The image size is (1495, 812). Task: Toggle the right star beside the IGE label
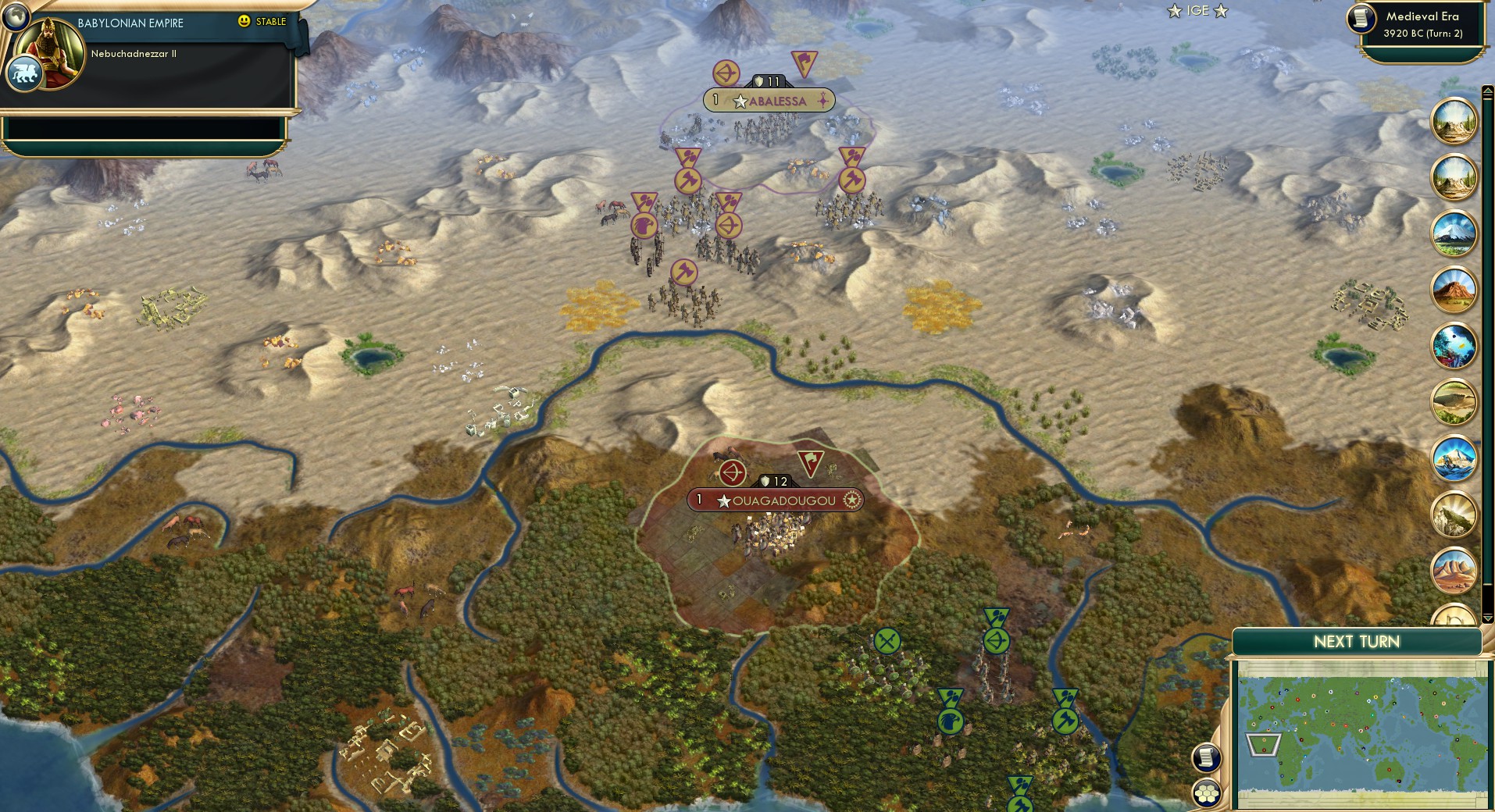tap(1221, 12)
